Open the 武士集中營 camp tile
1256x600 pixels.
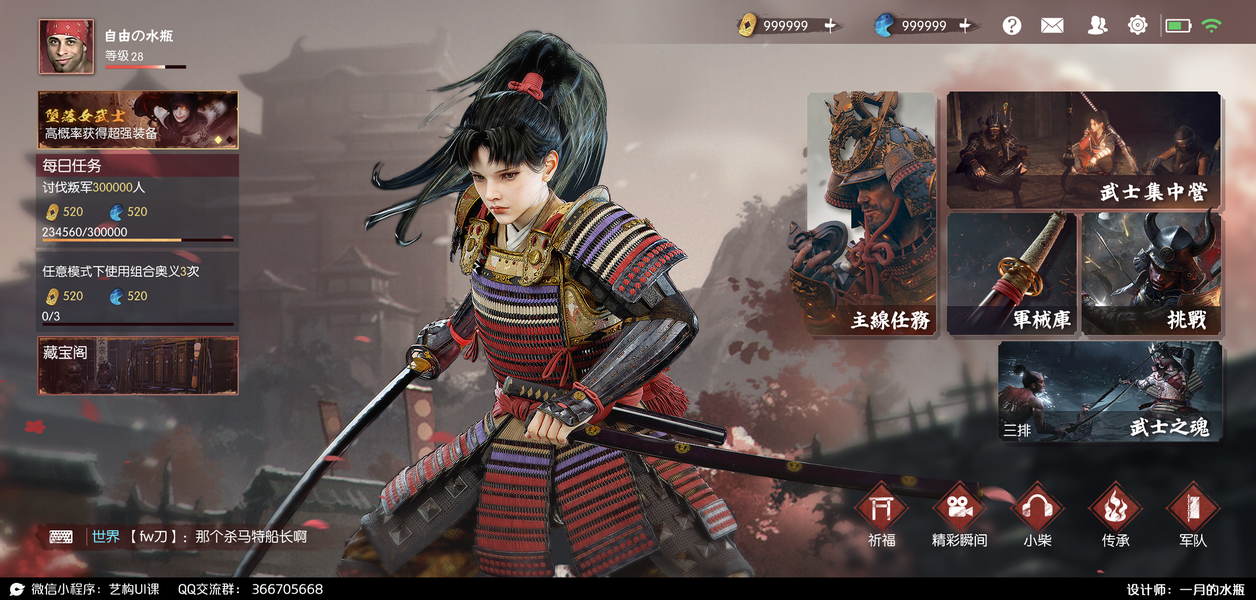pos(1083,150)
